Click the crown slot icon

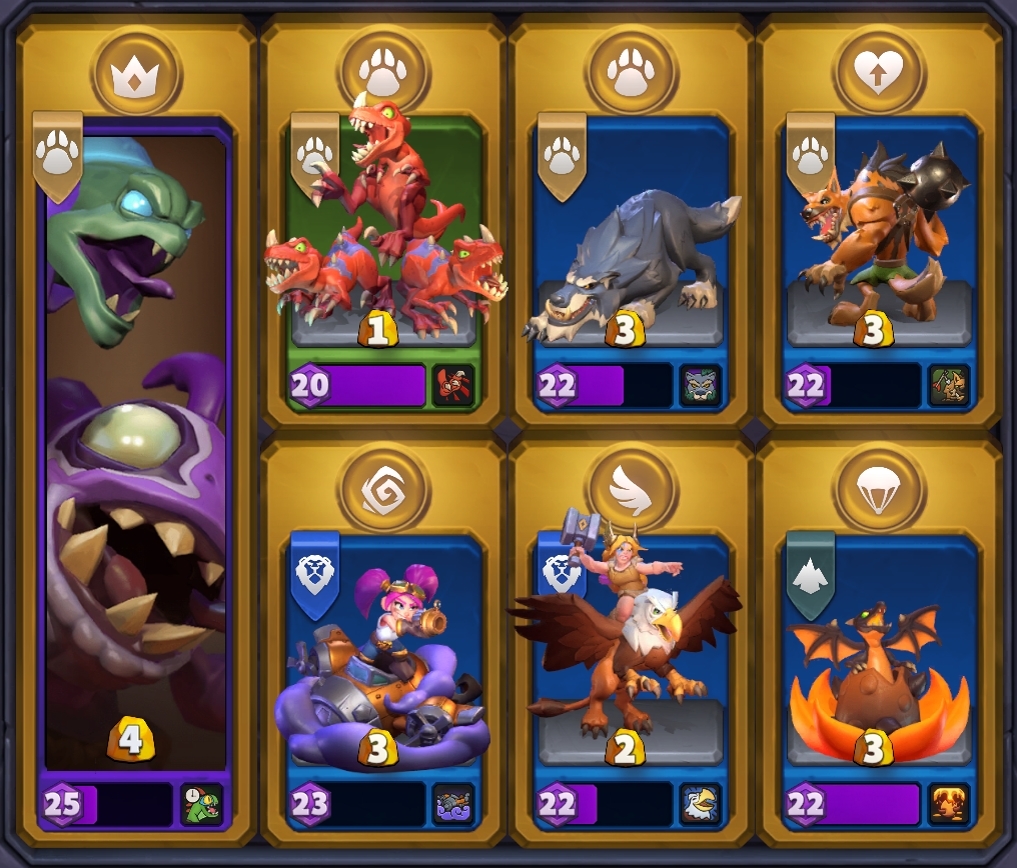click(136, 74)
